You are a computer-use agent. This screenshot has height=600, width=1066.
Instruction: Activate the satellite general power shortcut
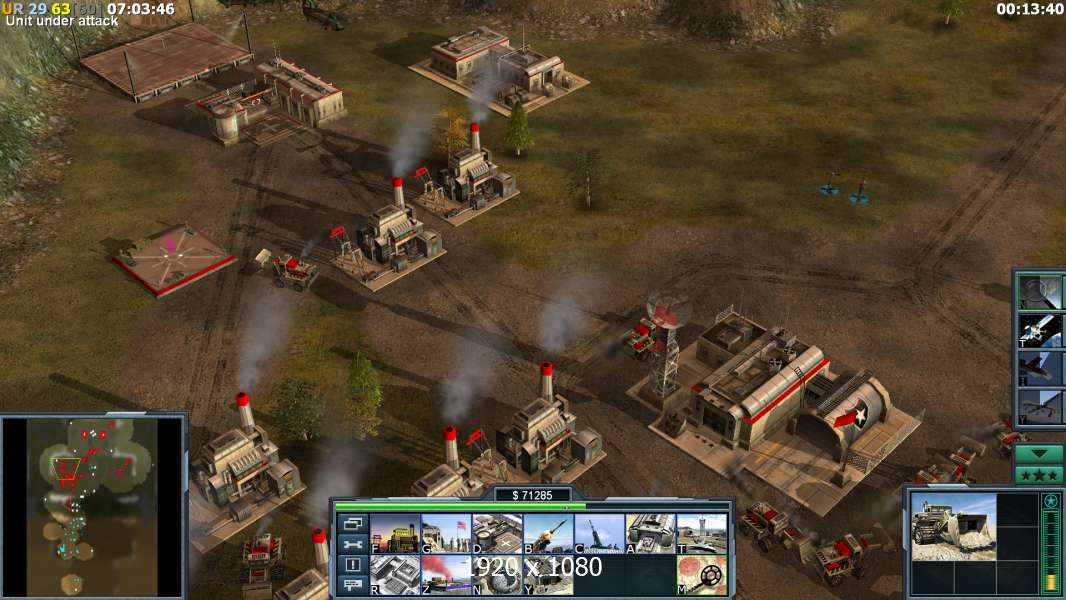pyautogui.click(x=1041, y=329)
